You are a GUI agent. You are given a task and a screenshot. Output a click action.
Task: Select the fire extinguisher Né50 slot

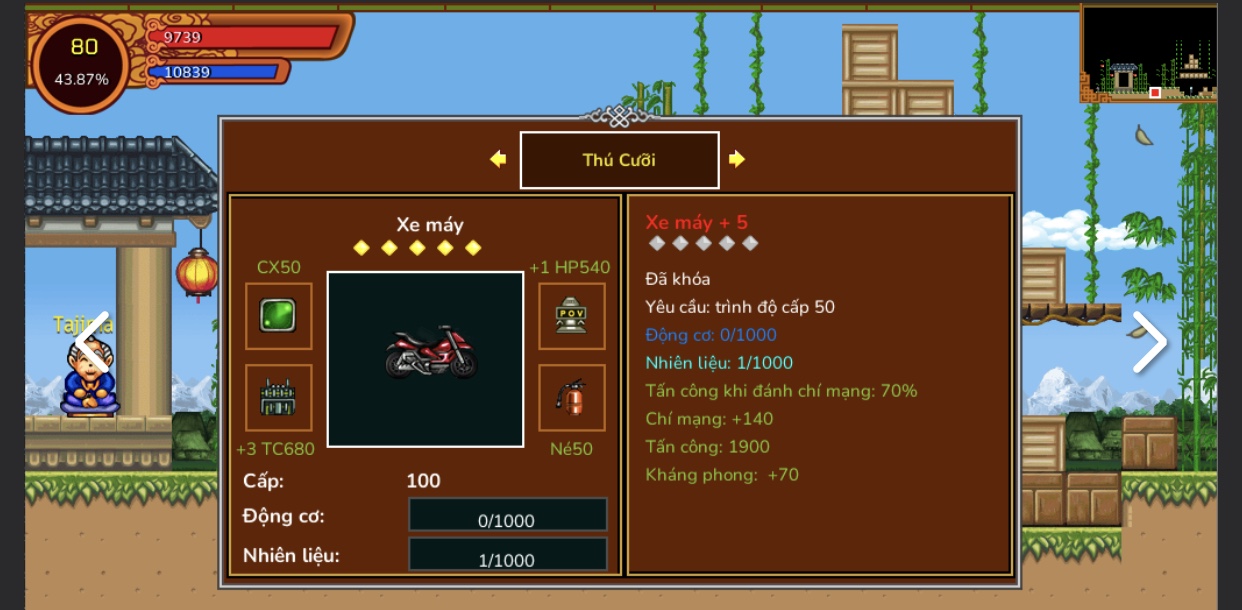pyautogui.click(x=571, y=398)
